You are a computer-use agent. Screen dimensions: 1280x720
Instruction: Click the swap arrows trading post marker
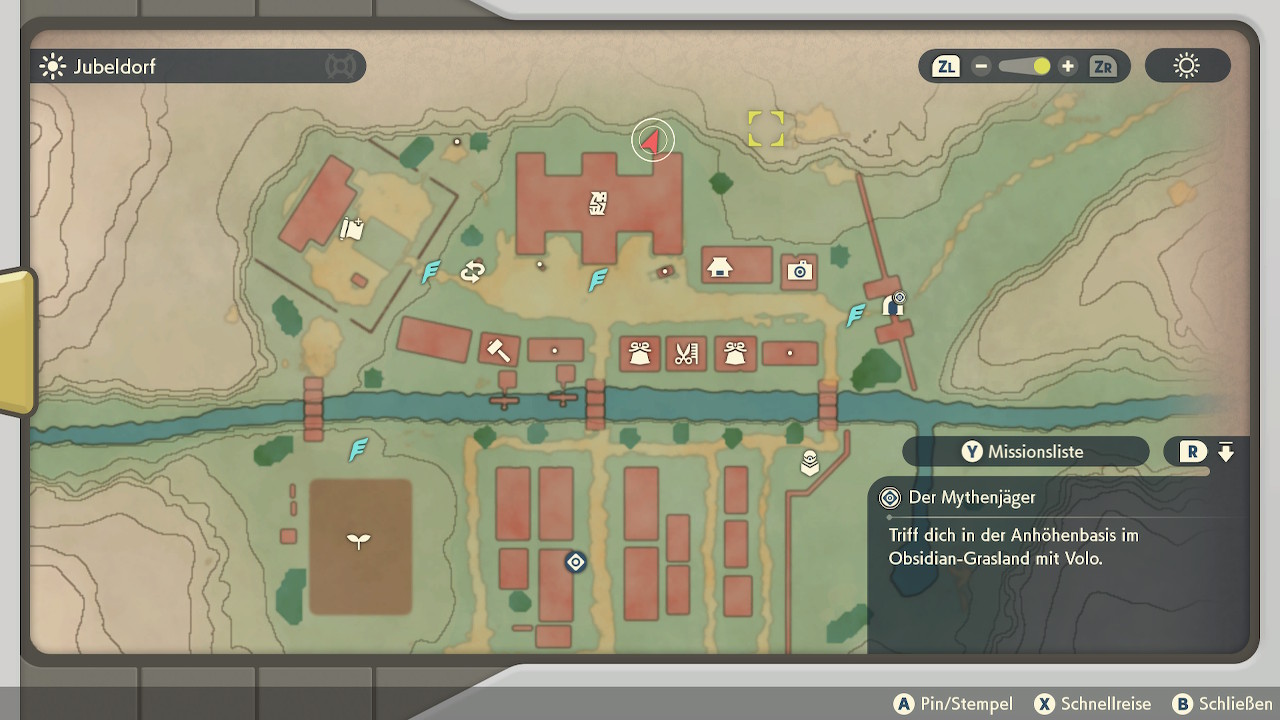tap(472, 271)
